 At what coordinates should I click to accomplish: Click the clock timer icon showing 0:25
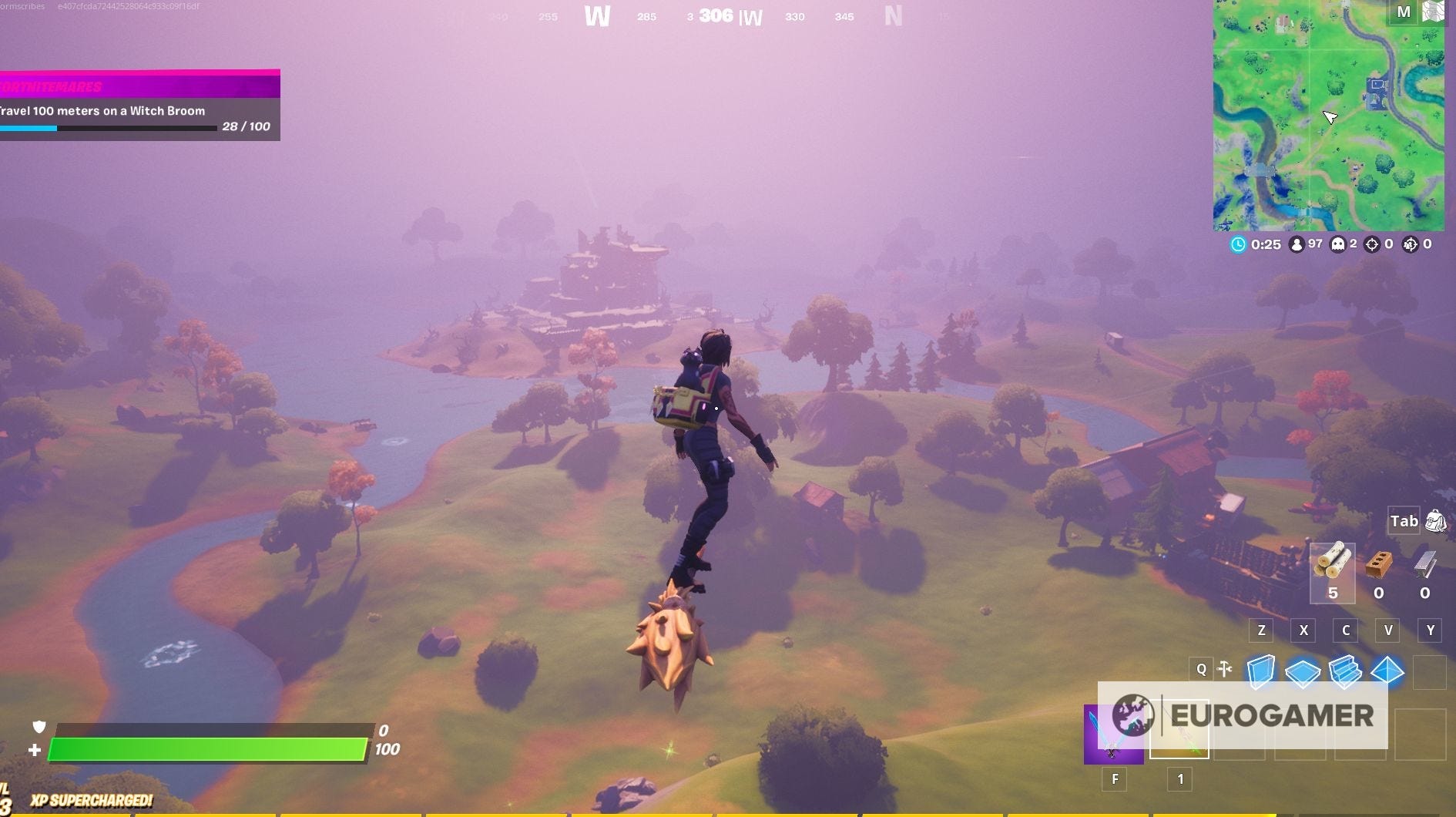[1237, 244]
